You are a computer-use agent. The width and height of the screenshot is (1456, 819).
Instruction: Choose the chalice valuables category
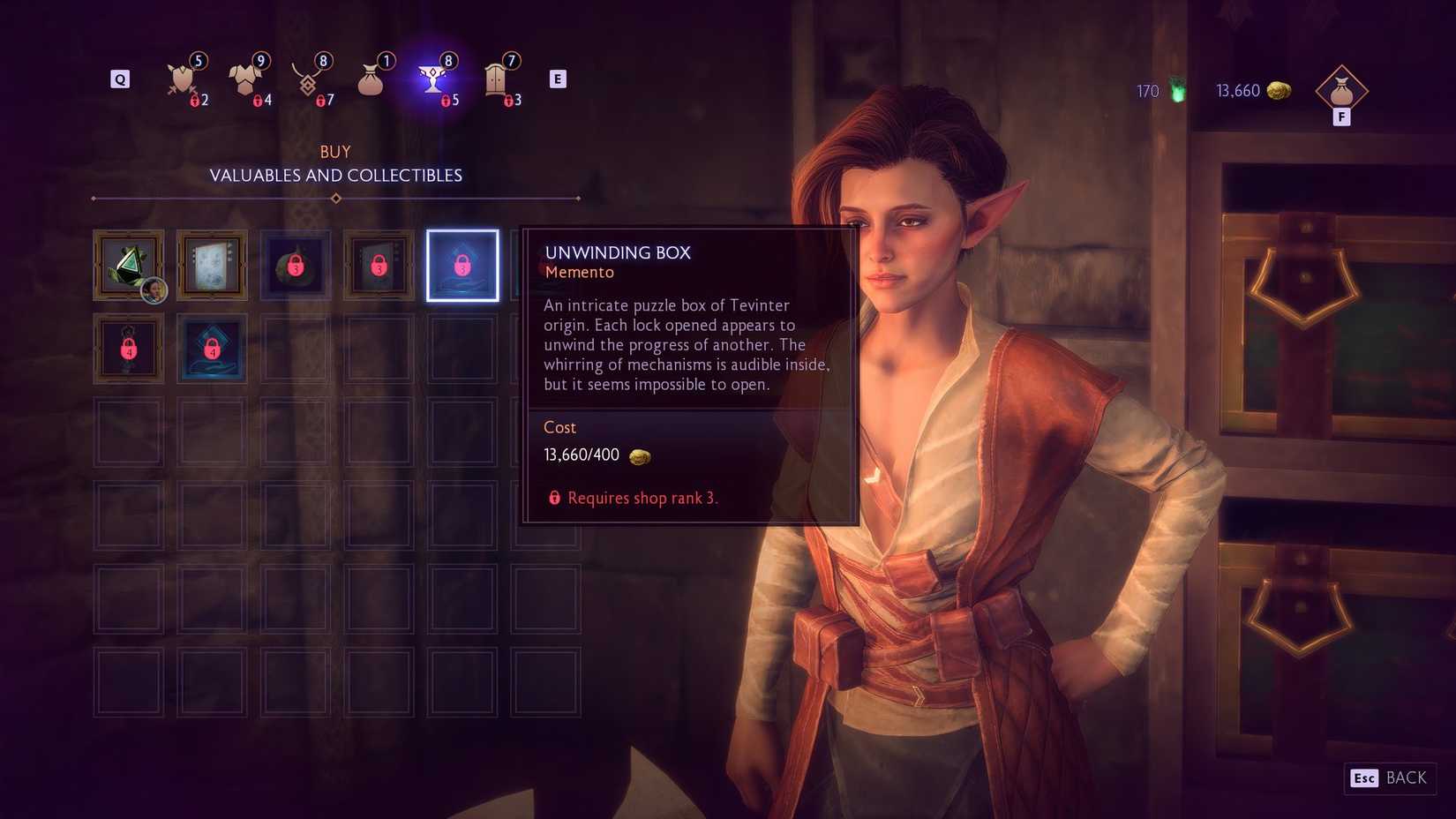[432, 79]
